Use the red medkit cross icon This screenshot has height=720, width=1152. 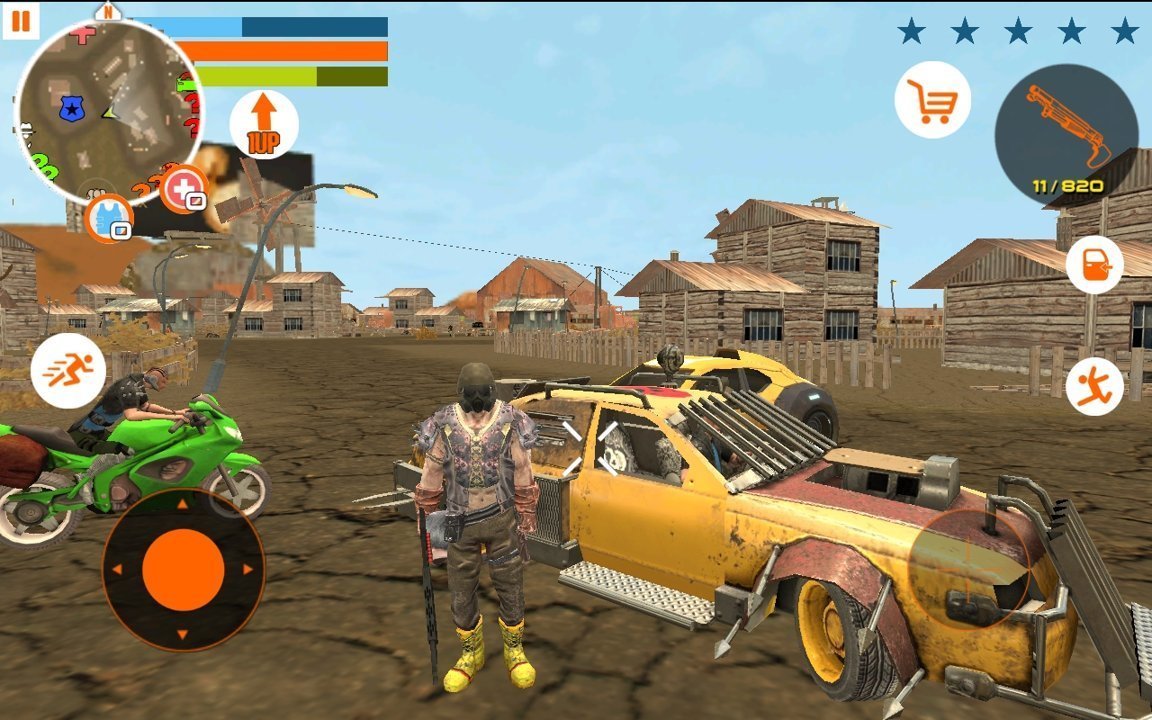(183, 189)
